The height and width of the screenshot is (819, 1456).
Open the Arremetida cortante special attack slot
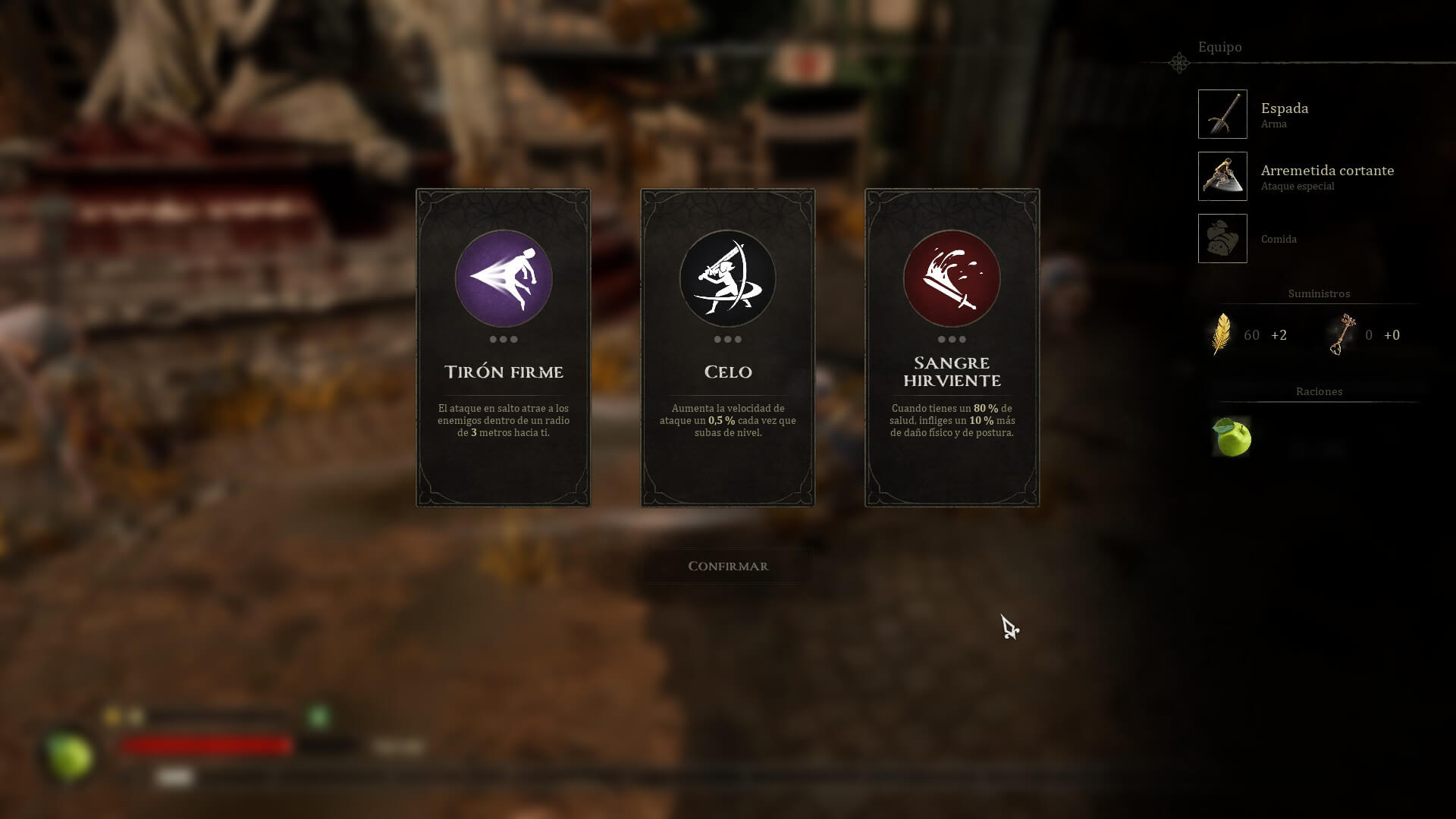click(1222, 177)
